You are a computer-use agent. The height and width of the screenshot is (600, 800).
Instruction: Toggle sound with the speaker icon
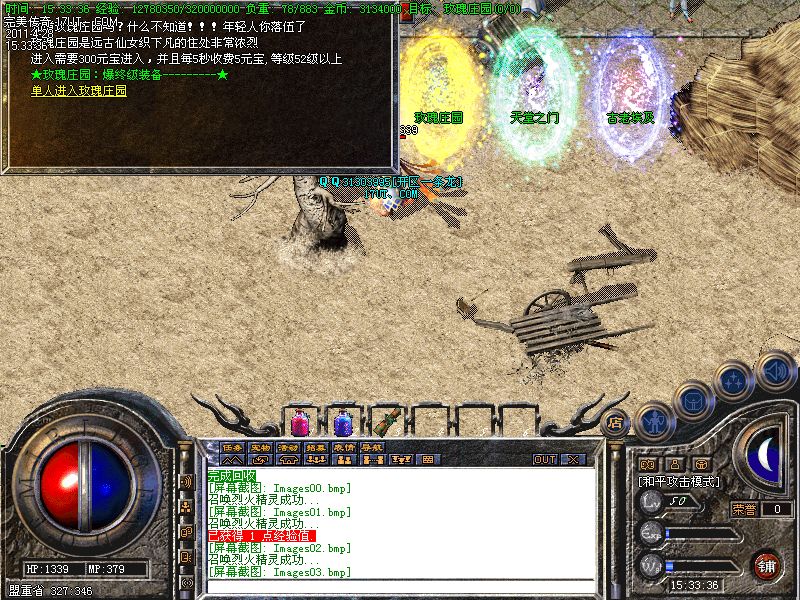point(774,369)
